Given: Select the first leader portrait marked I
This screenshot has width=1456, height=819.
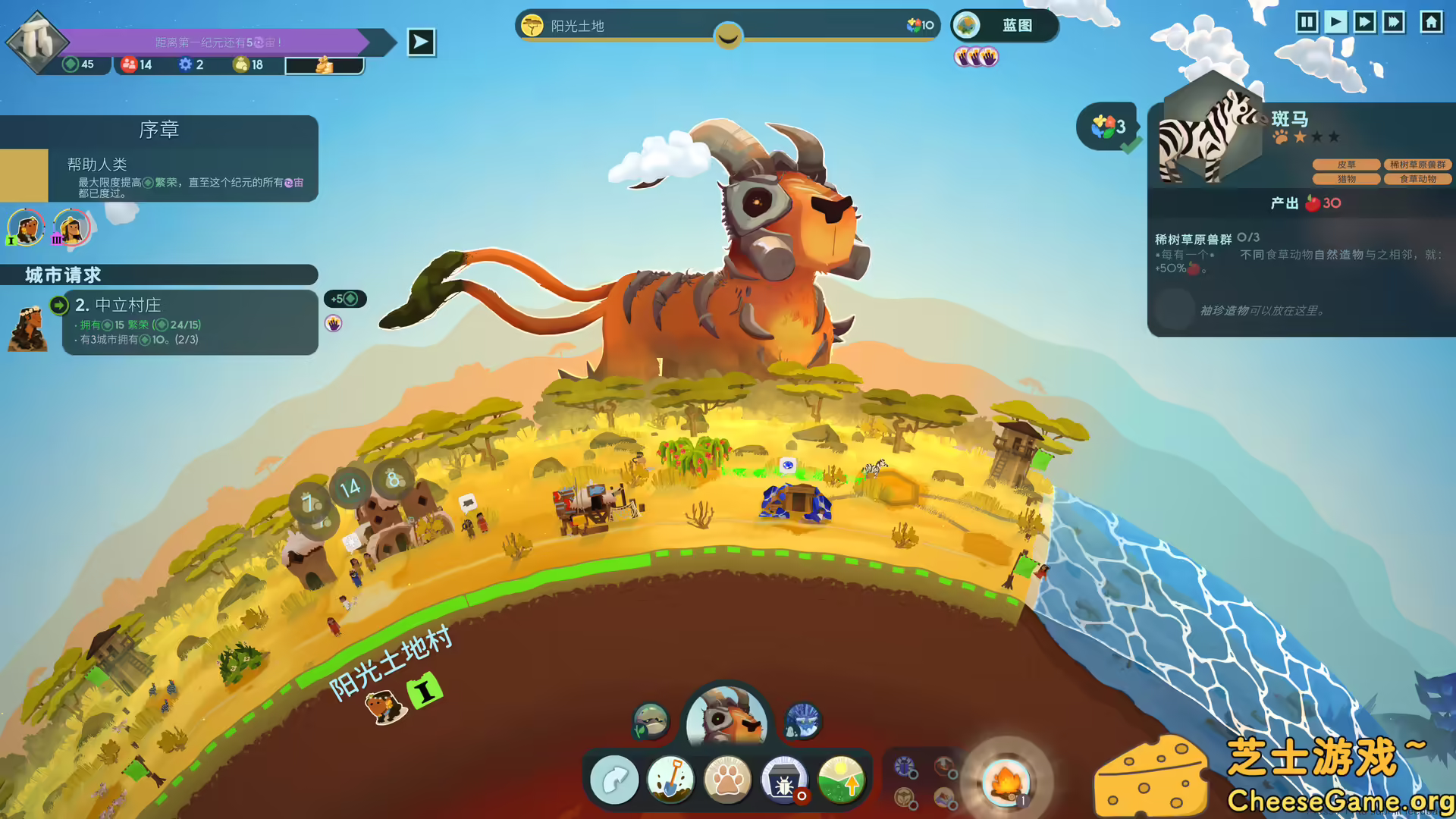Looking at the screenshot, I should coord(27,227).
